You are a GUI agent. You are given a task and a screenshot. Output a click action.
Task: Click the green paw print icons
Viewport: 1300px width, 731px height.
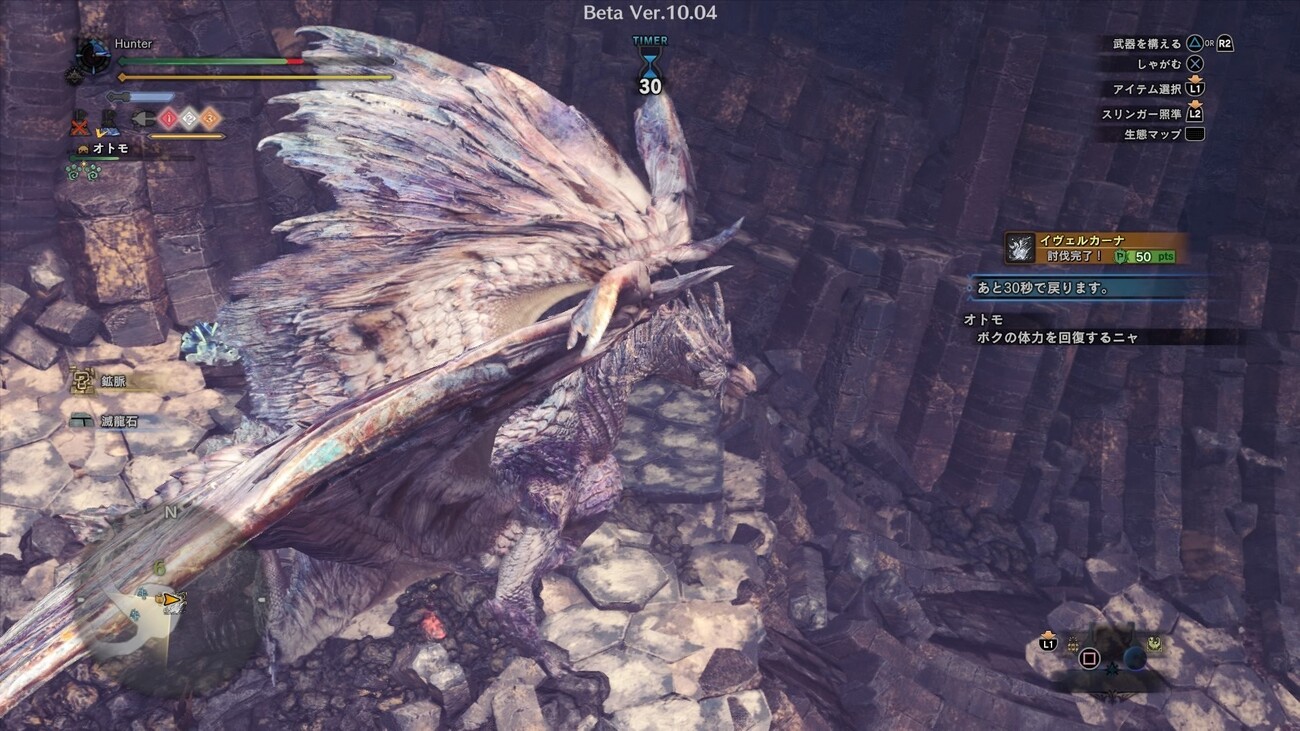(84, 172)
